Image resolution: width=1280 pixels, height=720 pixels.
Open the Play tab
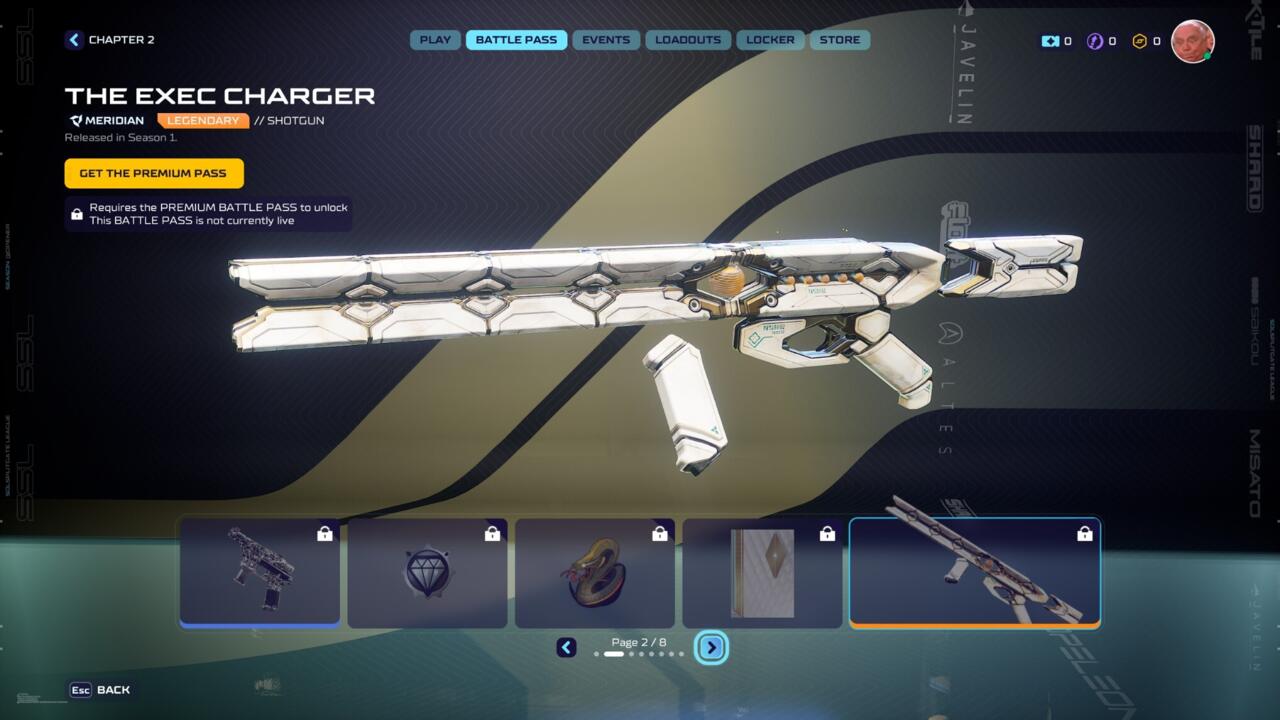click(x=435, y=40)
